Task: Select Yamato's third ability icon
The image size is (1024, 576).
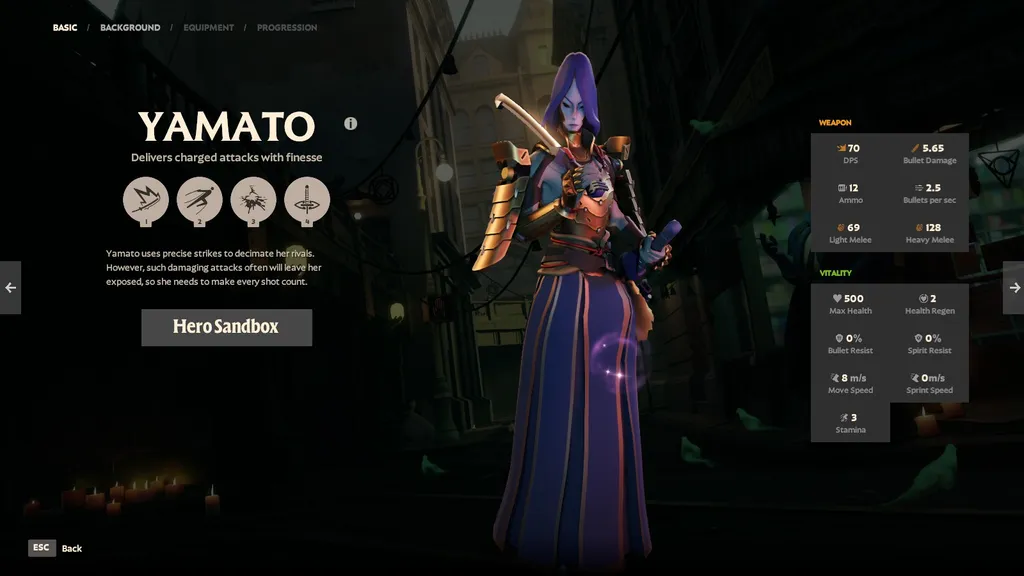Action: pos(254,200)
